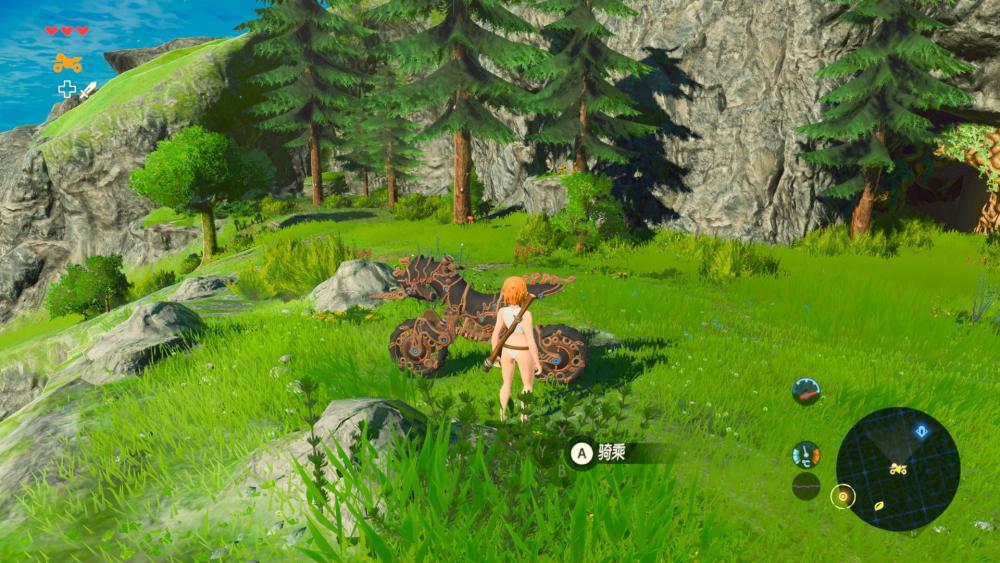Click the yellow leaf marker on minimap
This screenshot has width=1000, height=563.
coord(879,506)
